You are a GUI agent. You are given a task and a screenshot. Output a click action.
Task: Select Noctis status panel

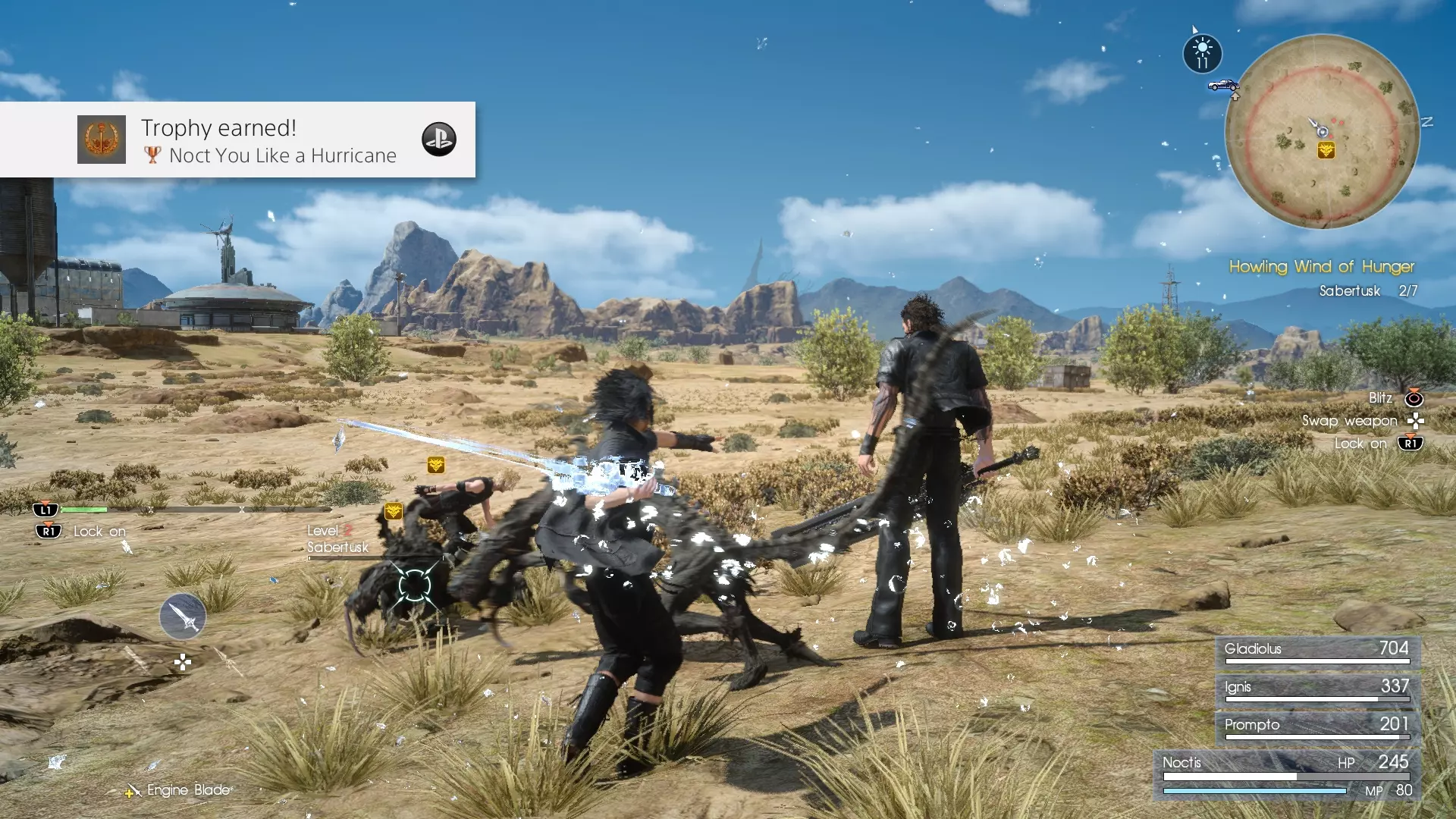pyautogui.click(x=1287, y=775)
